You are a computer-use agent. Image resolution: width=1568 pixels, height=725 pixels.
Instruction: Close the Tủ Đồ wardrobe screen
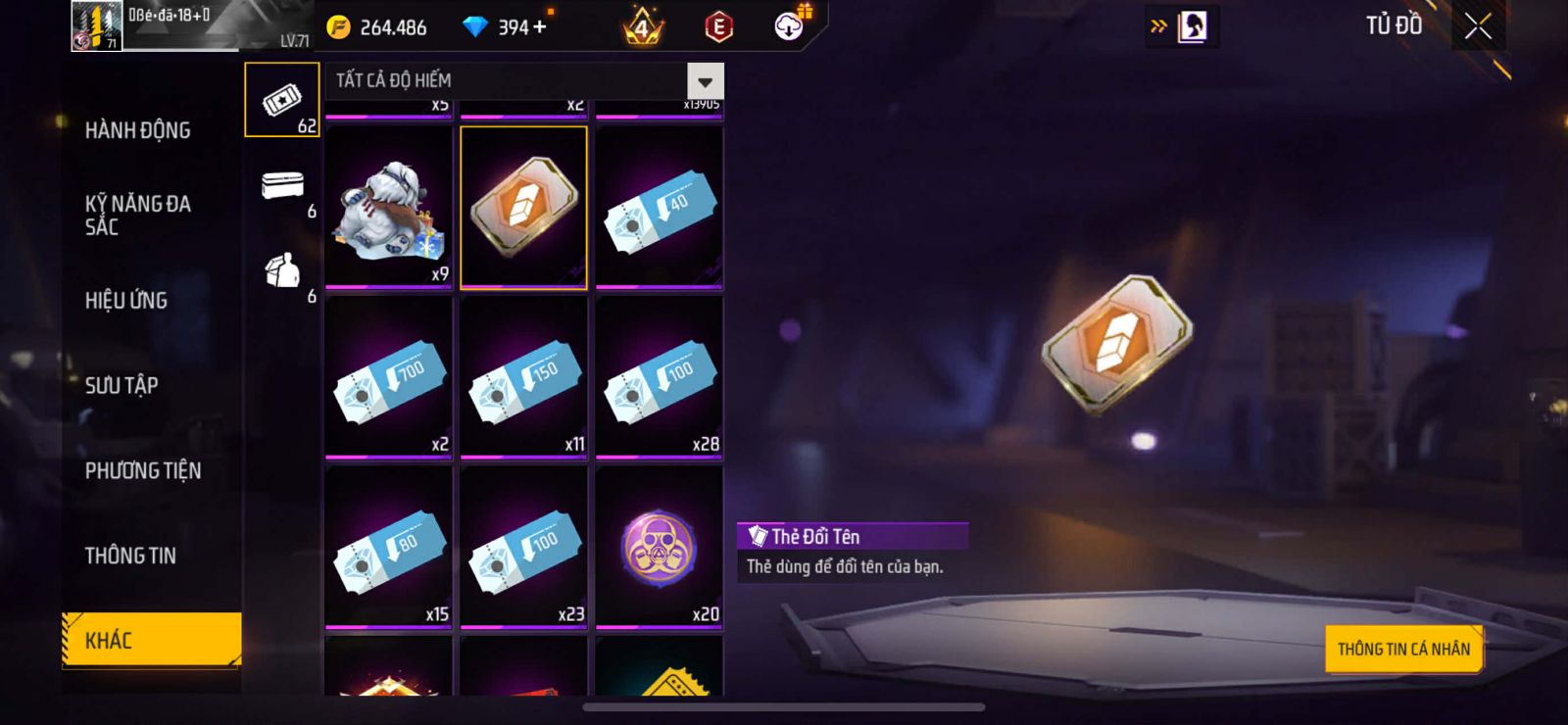pos(1478,26)
